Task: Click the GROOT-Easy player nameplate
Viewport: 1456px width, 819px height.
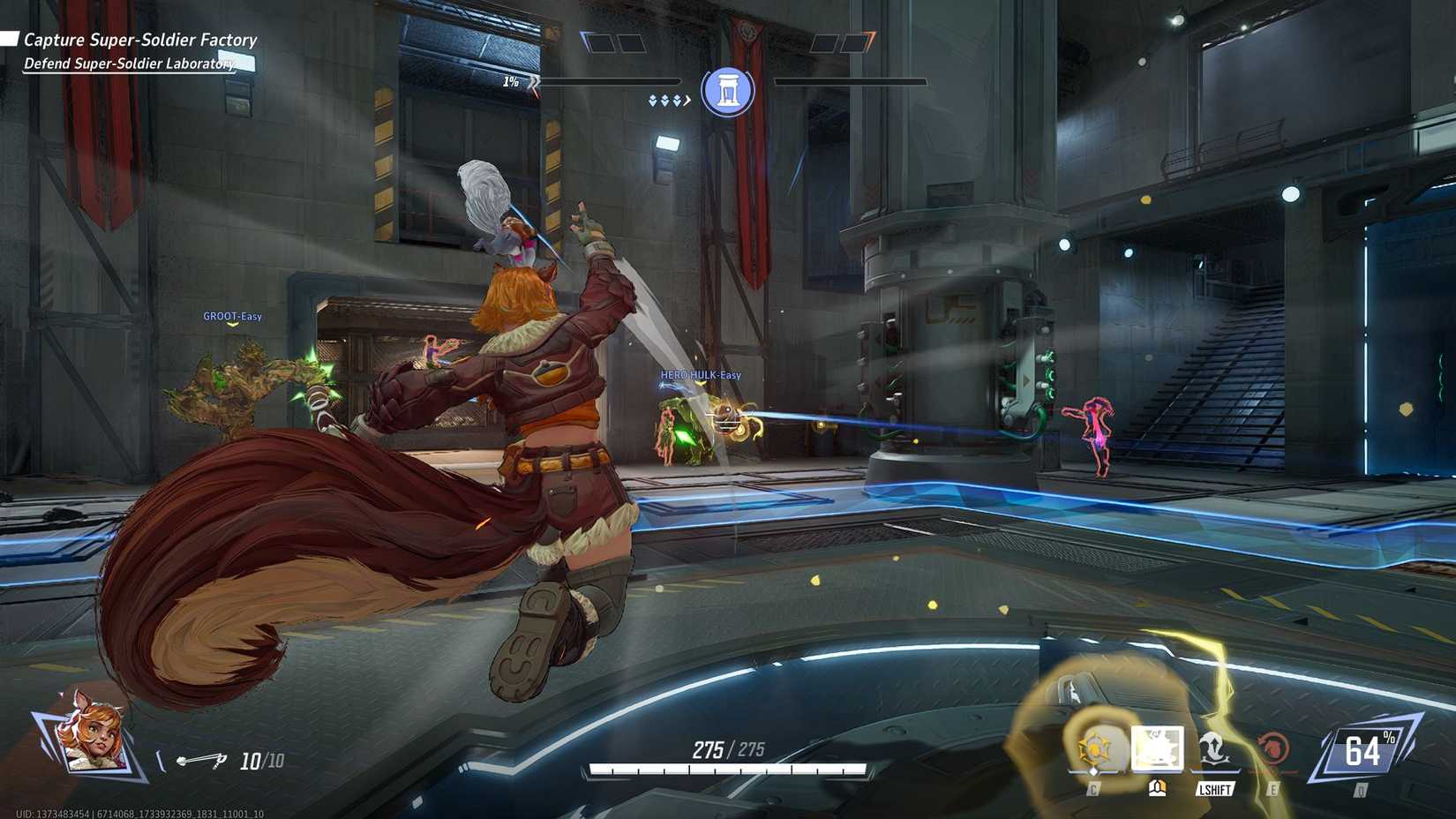Action: [232, 316]
